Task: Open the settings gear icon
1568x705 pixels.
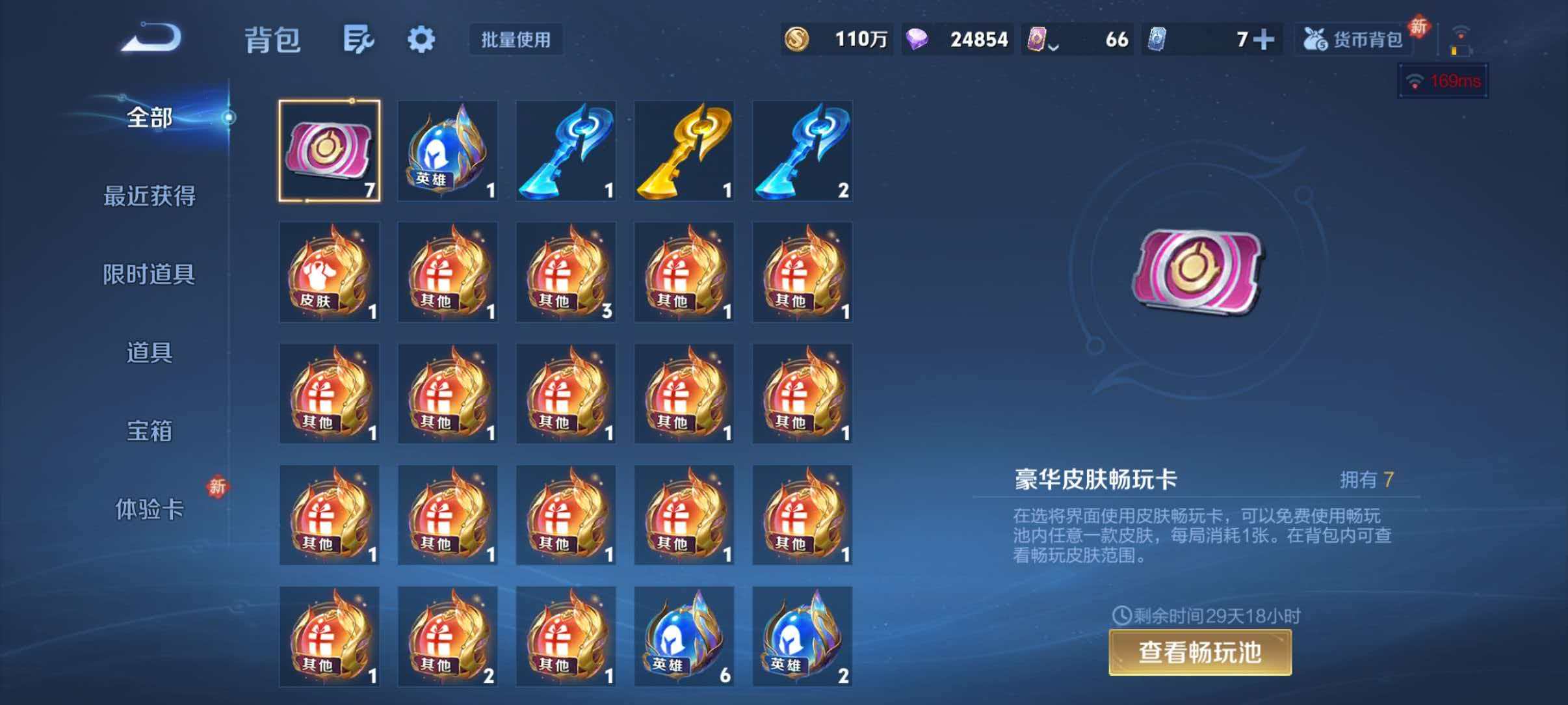Action: tap(421, 39)
